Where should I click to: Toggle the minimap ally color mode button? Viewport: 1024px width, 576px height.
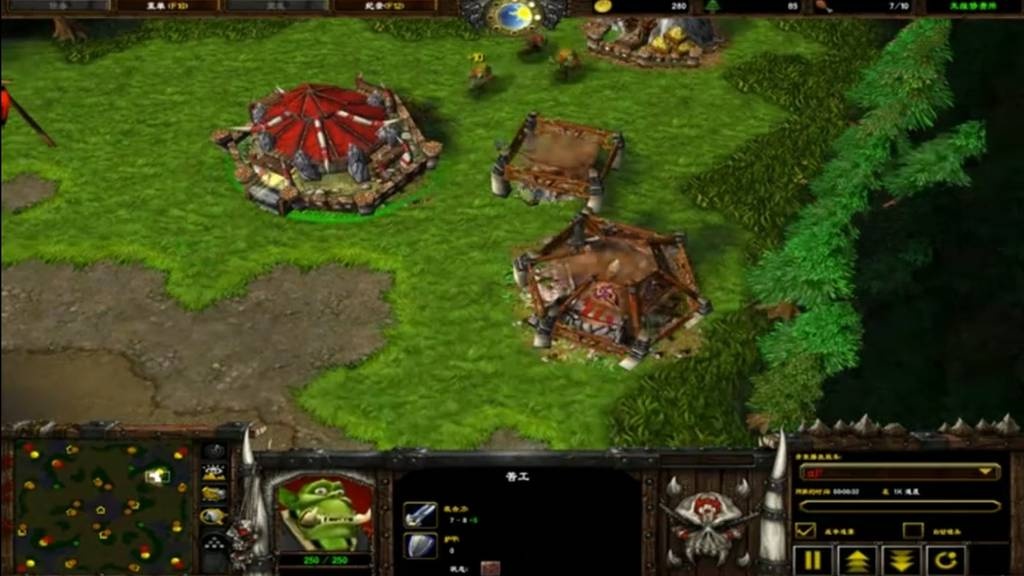214,494
